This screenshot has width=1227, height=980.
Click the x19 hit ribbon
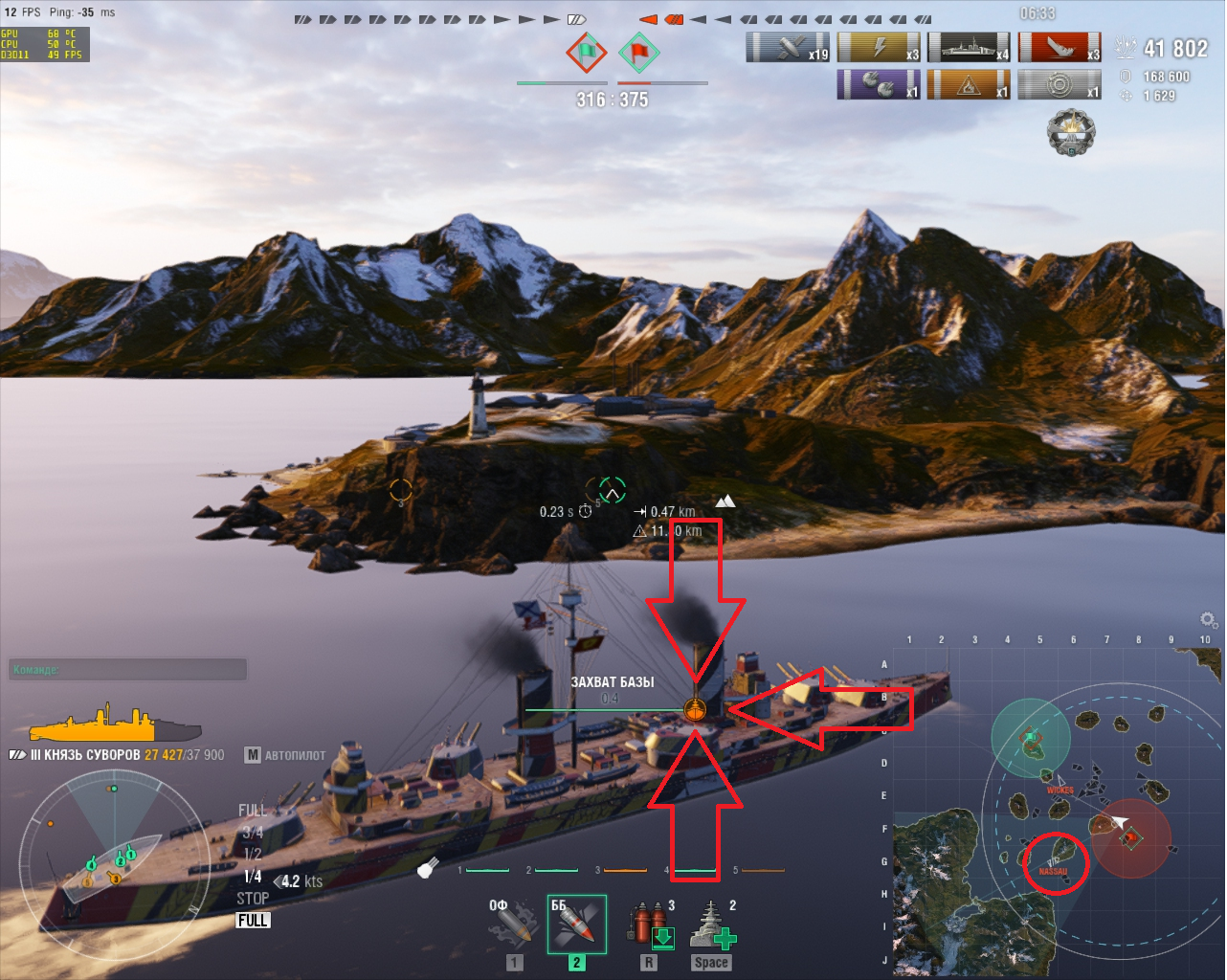click(x=787, y=47)
